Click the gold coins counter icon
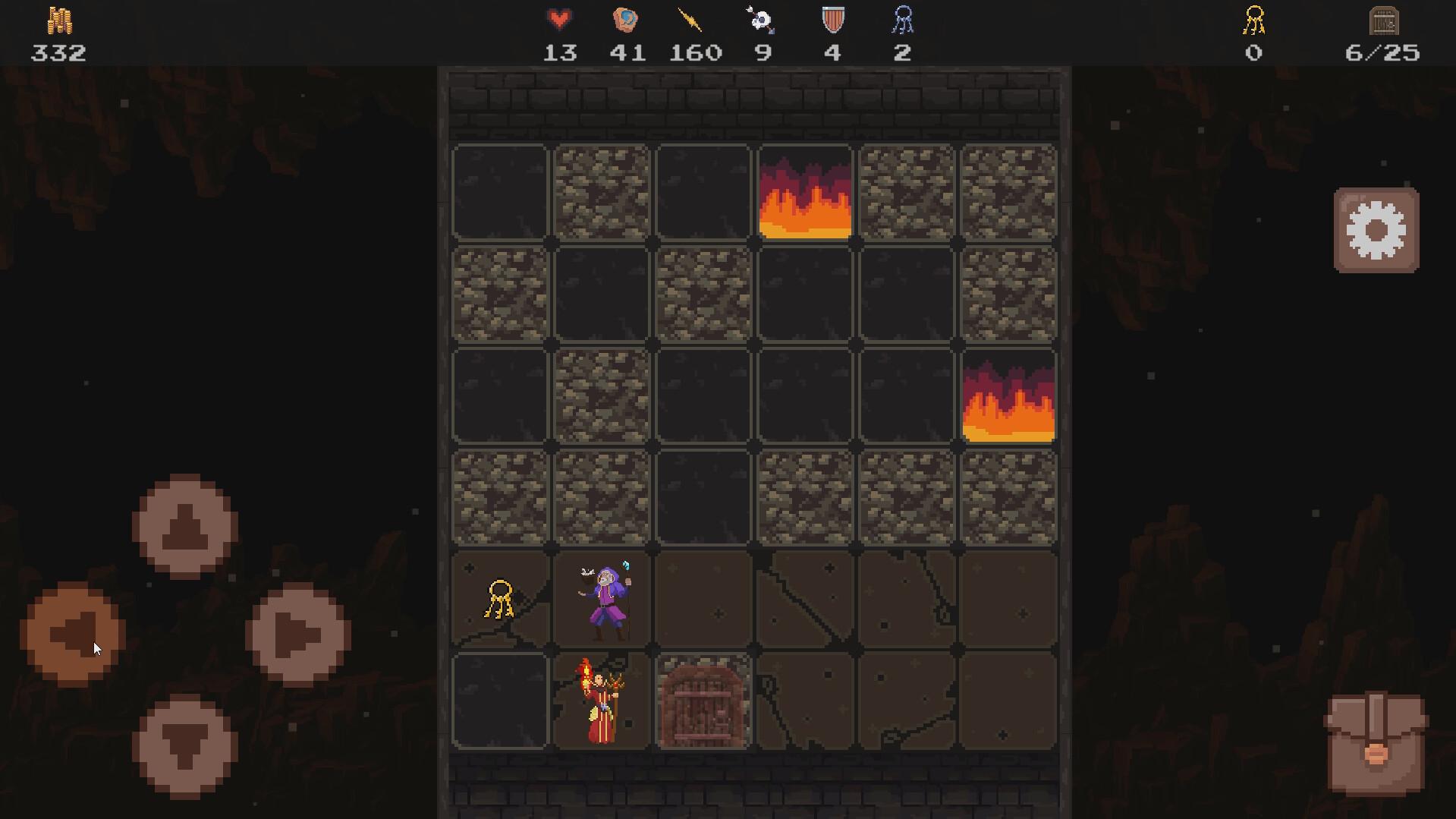The height and width of the screenshot is (819, 1456). [x=59, y=21]
